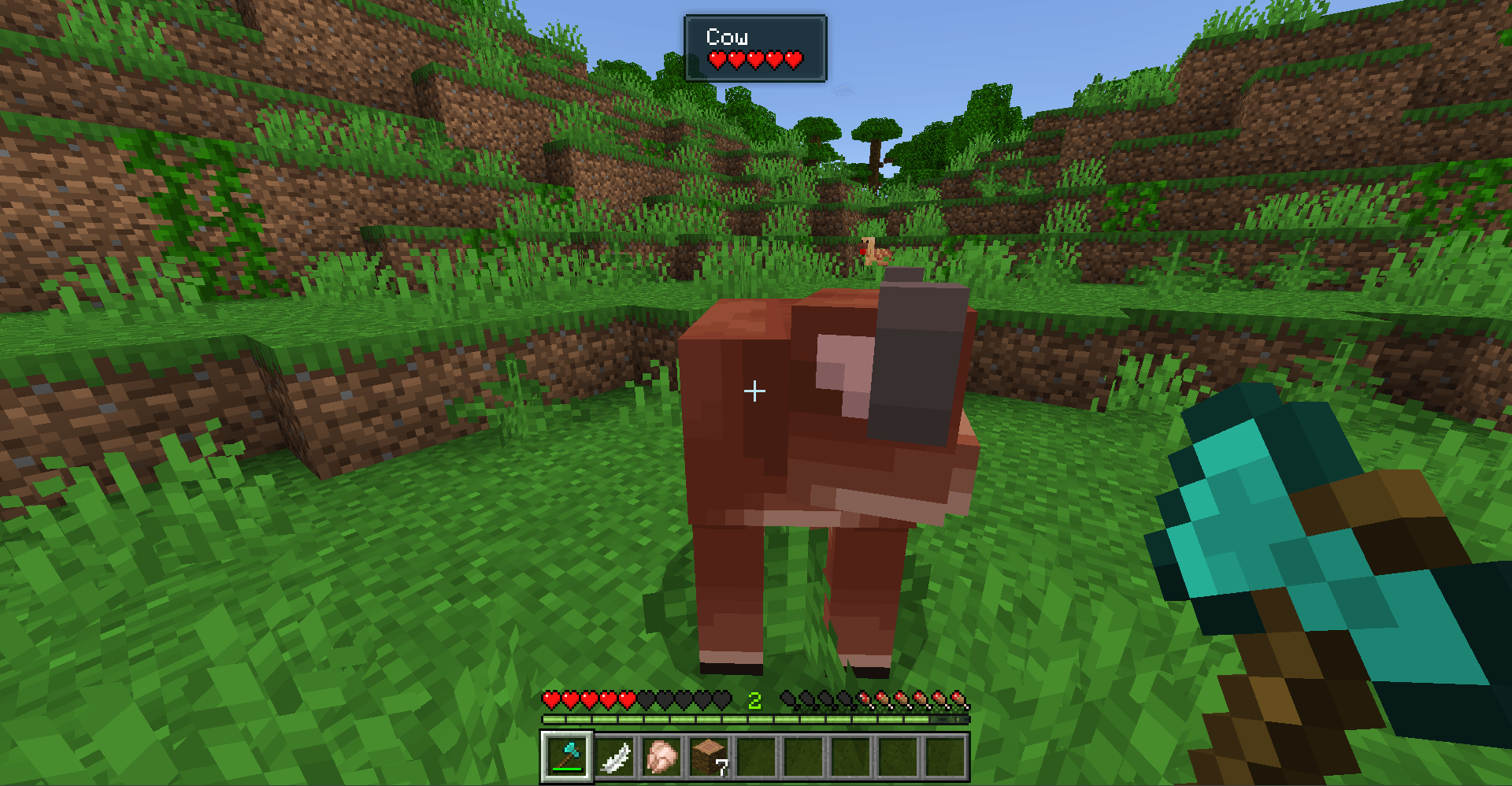Click the Cow nameplate label

[x=728, y=36]
